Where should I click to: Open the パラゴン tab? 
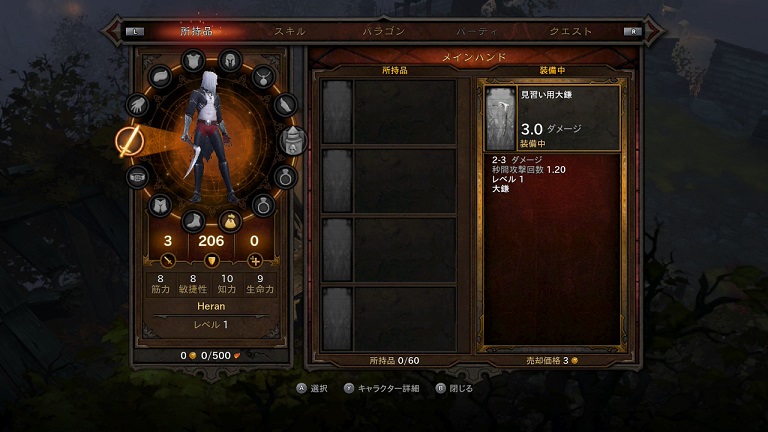(x=383, y=31)
